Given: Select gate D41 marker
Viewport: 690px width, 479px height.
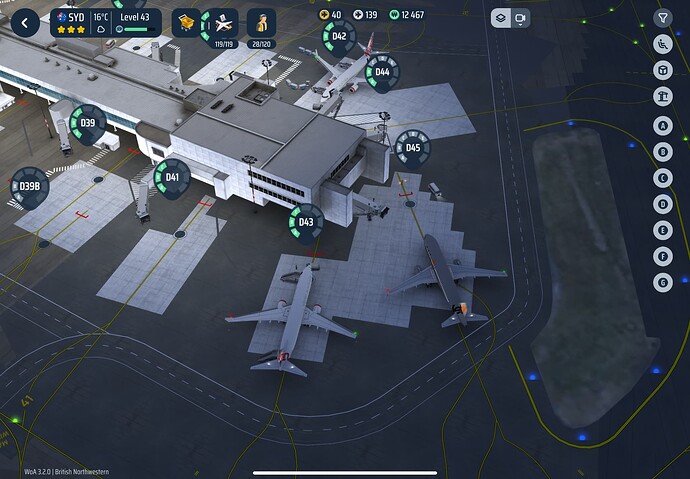Looking at the screenshot, I should (x=172, y=177).
